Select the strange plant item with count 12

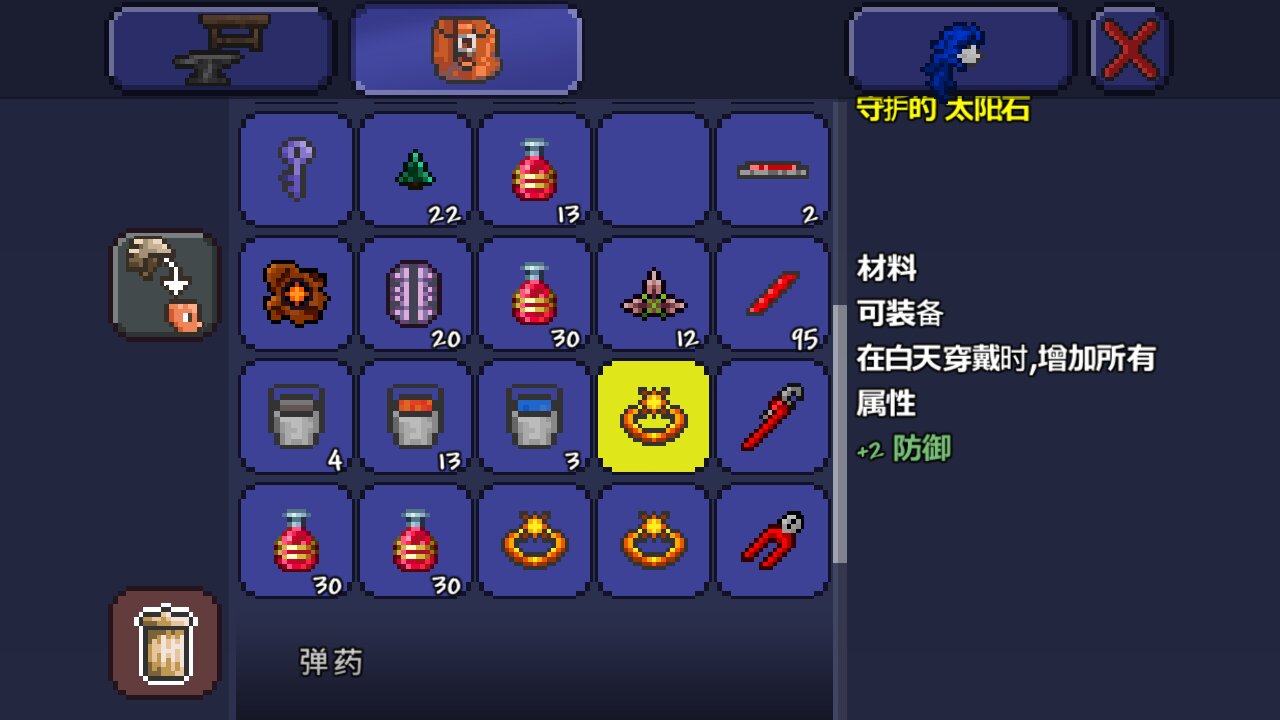click(x=654, y=294)
